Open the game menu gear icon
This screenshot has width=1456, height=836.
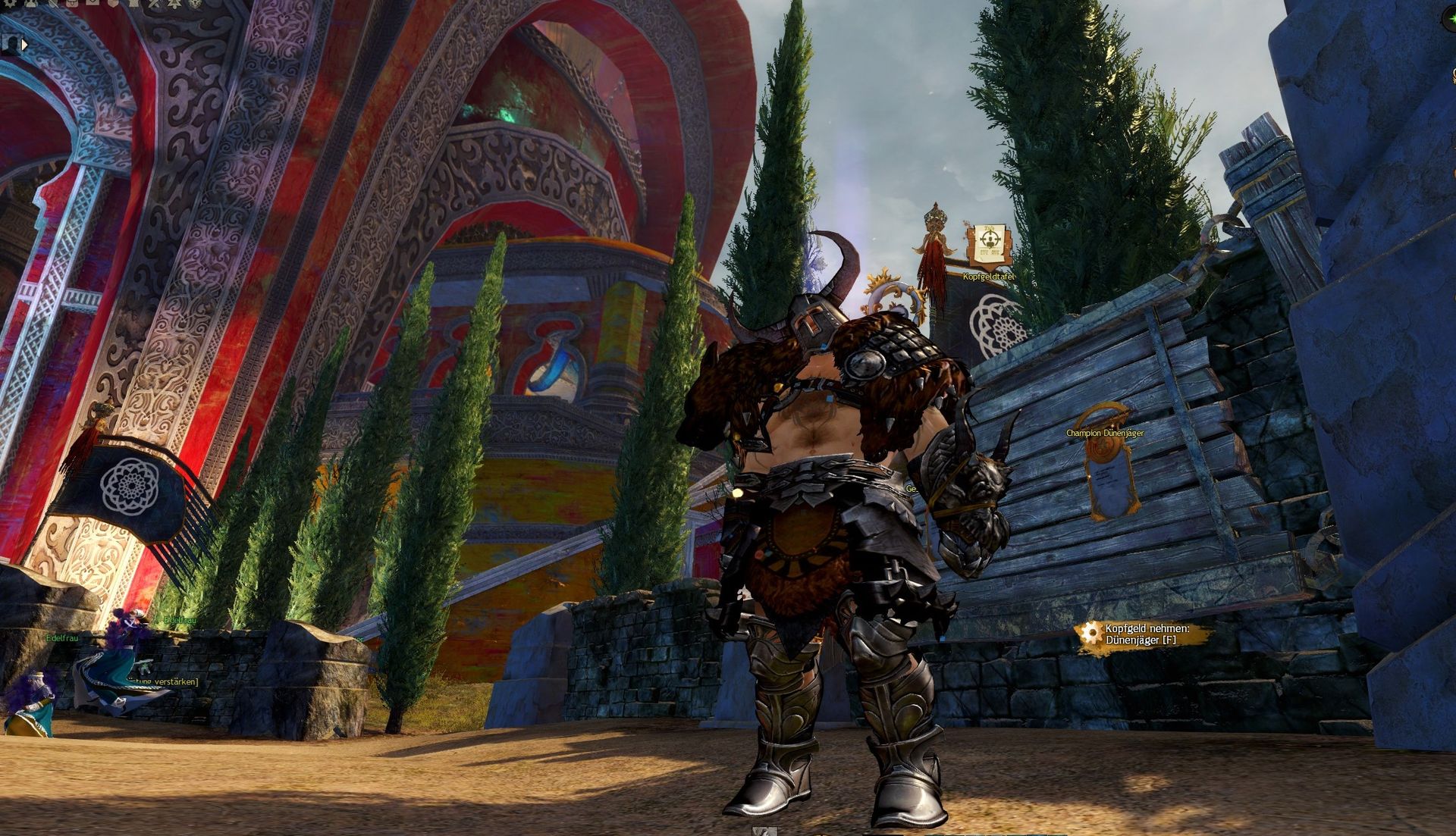pyautogui.click(x=10, y=2)
